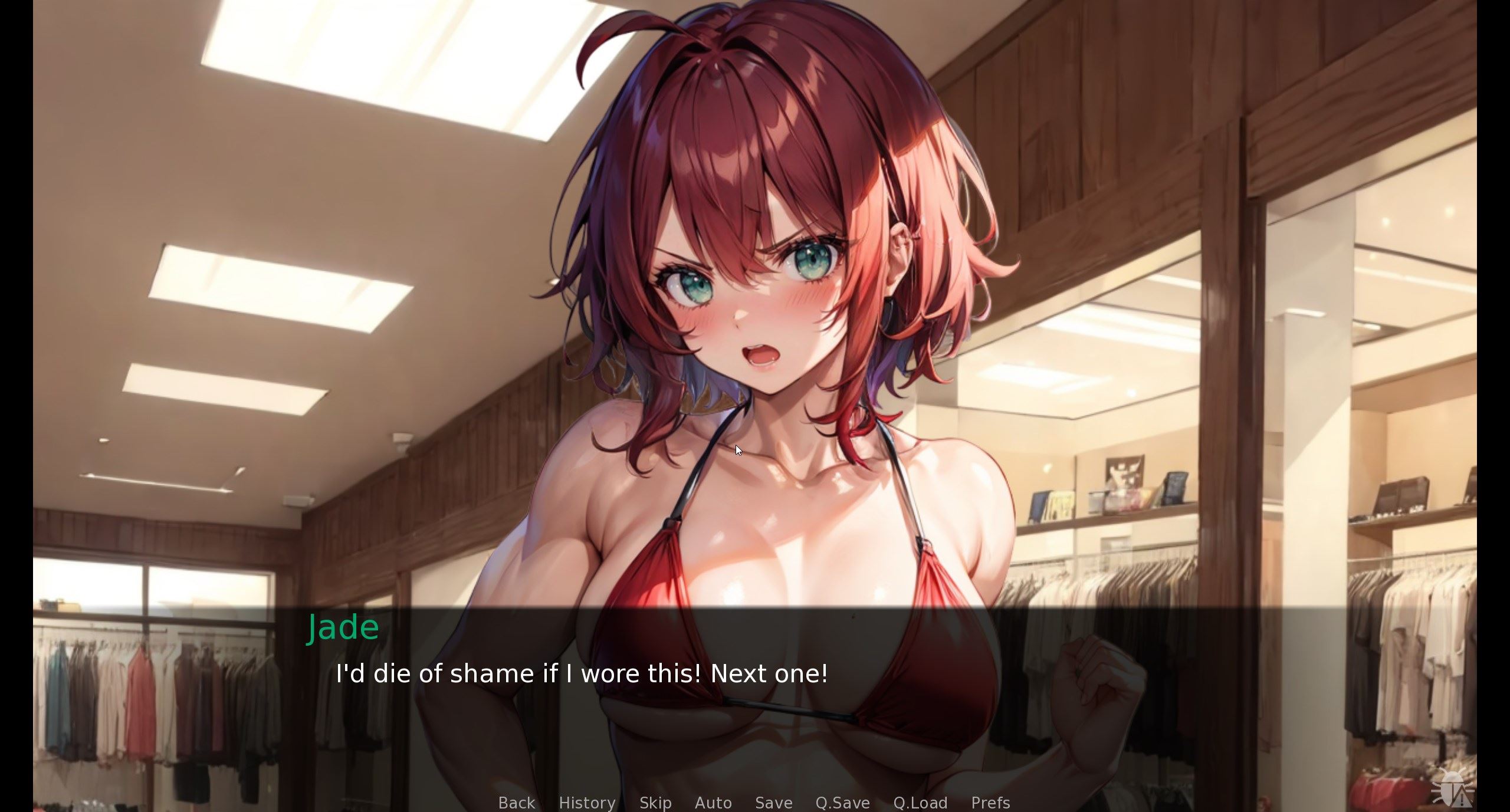The height and width of the screenshot is (812, 1510).
Task: Open the dialogue History log
Action: coord(587,803)
